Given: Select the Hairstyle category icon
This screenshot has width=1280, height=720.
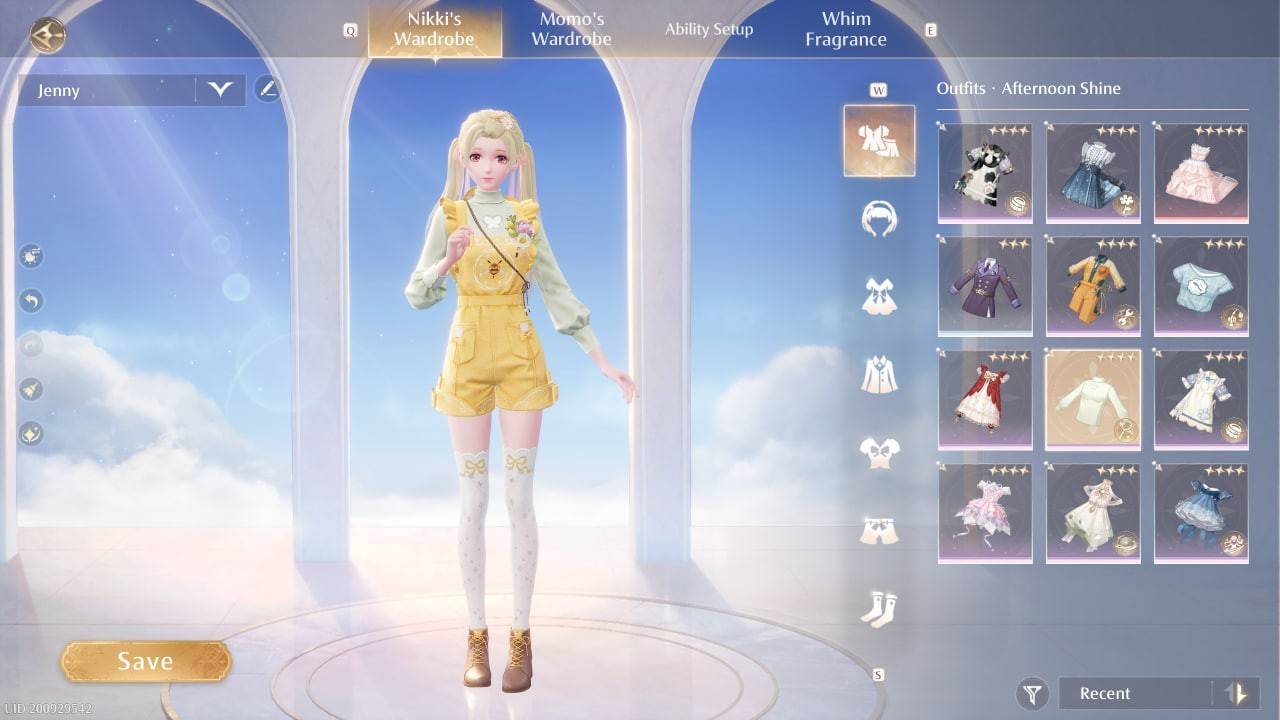Looking at the screenshot, I should click(x=878, y=218).
